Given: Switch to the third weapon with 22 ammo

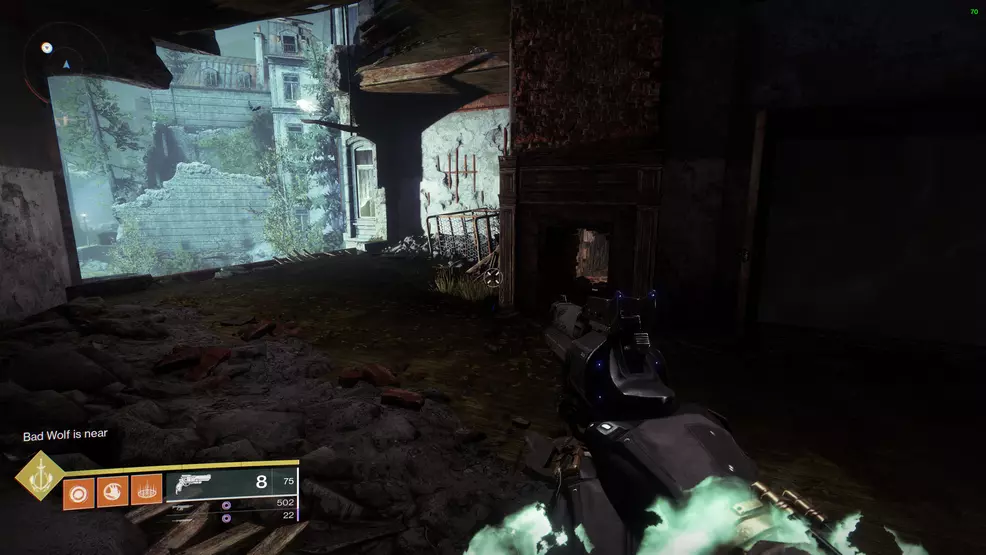Looking at the screenshot, I should [240, 518].
